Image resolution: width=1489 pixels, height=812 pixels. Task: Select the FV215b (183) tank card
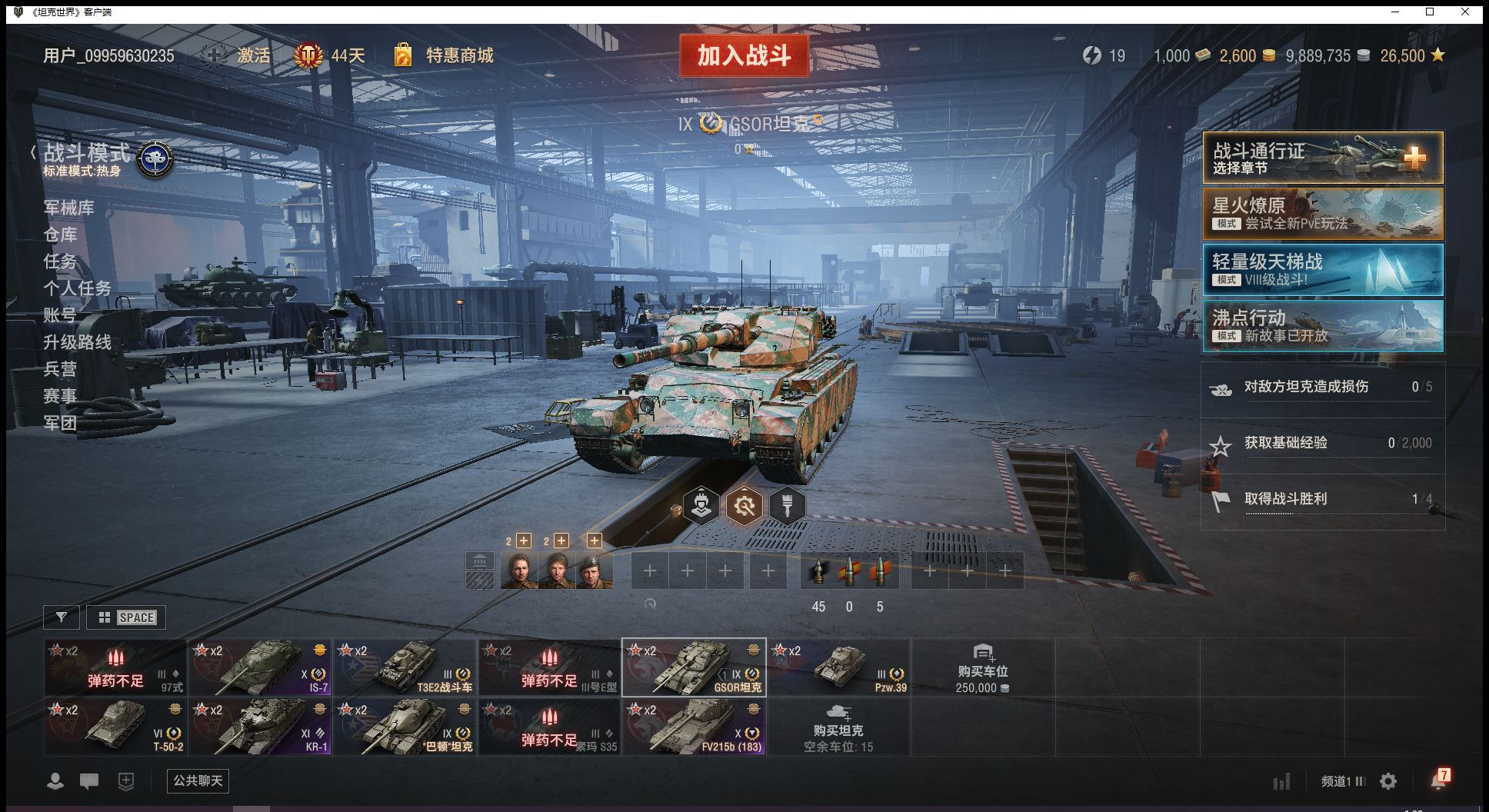(x=694, y=727)
